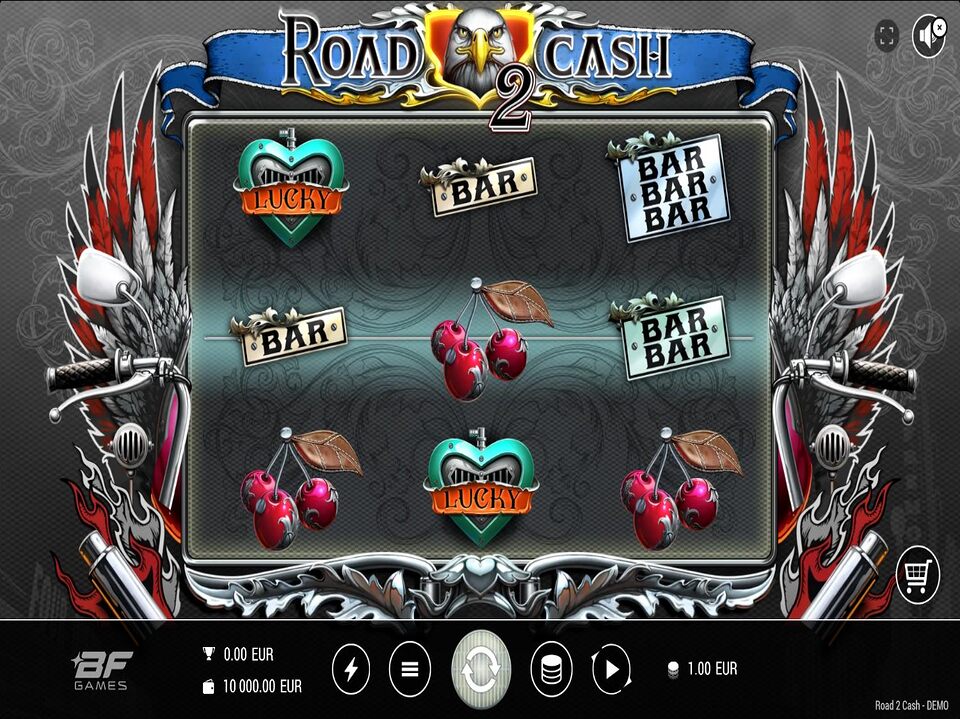Start autoplay with the circular play button
This screenshot has width=960, height=719.
coord(611,669)
